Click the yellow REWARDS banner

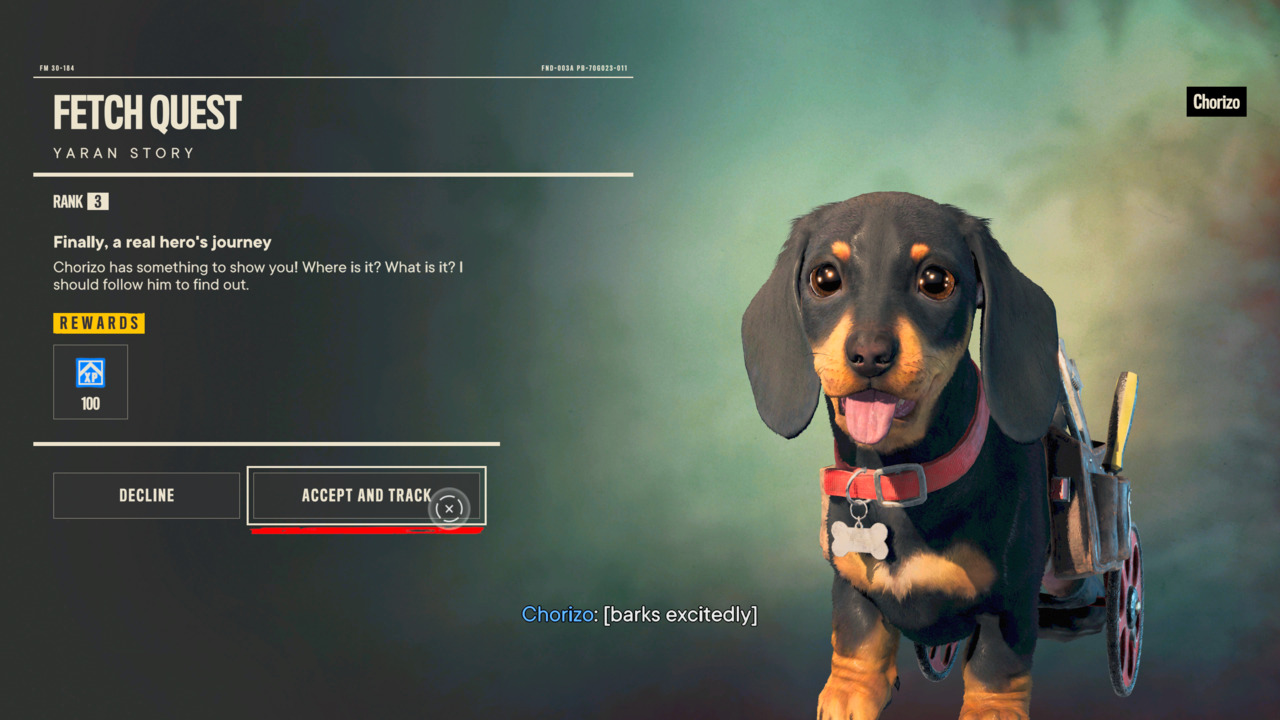(x=98, y=322)
